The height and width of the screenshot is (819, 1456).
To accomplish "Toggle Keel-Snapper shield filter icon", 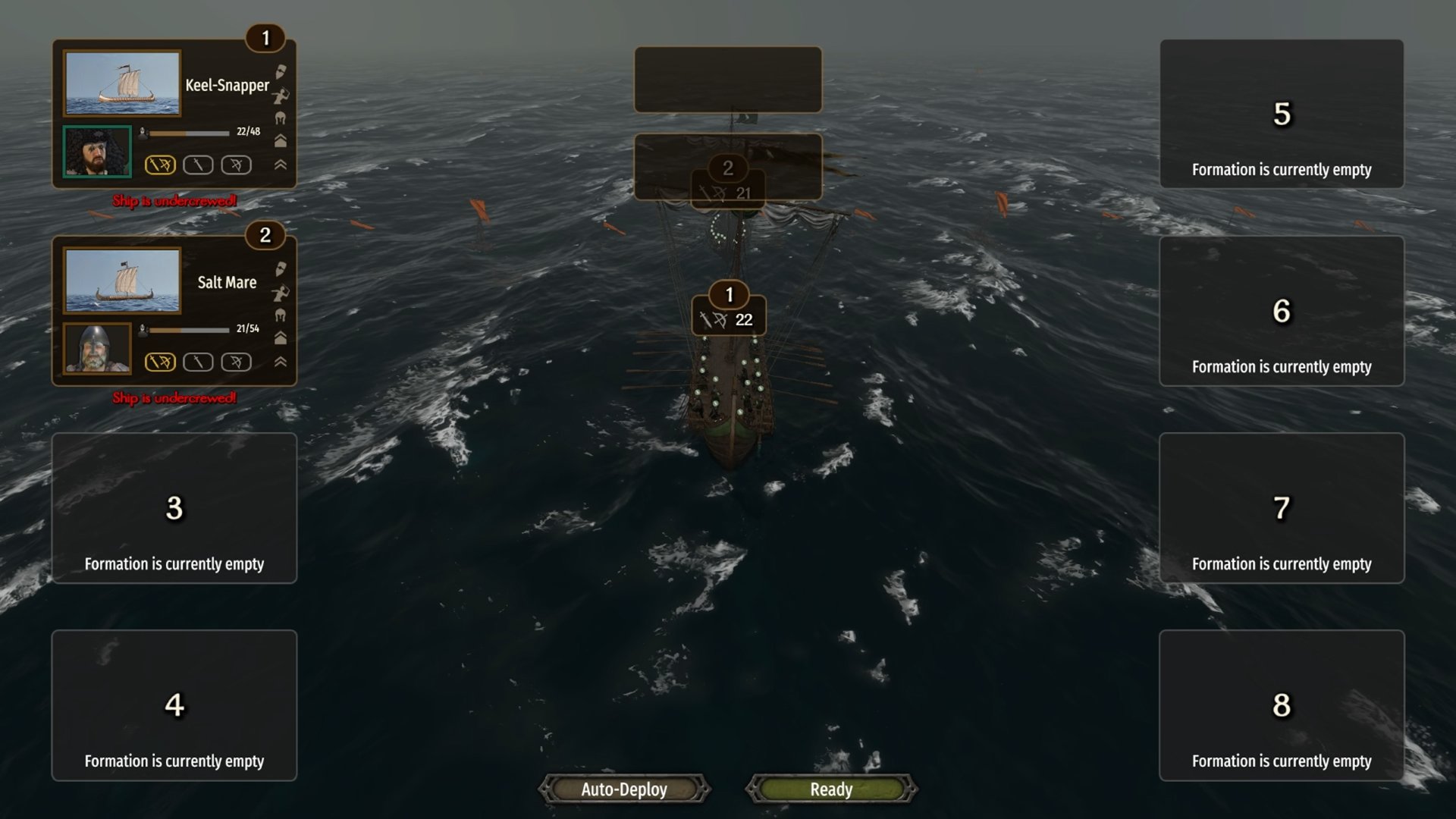I will point(281,72).
